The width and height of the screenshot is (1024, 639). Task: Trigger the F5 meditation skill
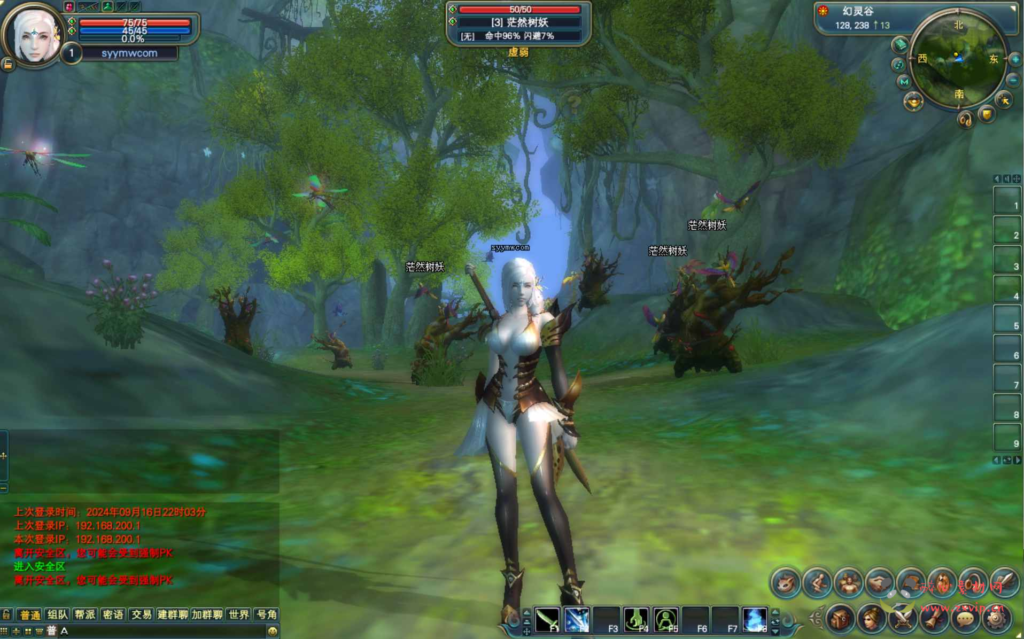point(667,619)
